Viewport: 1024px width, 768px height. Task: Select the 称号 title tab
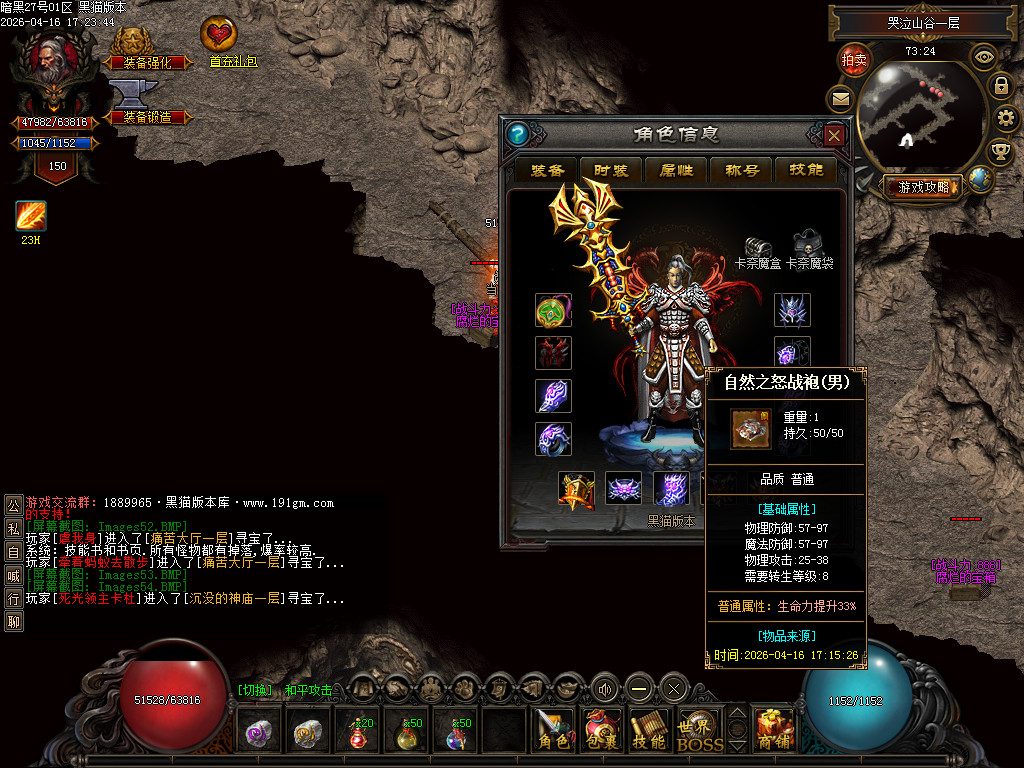[x=741, y=170]
